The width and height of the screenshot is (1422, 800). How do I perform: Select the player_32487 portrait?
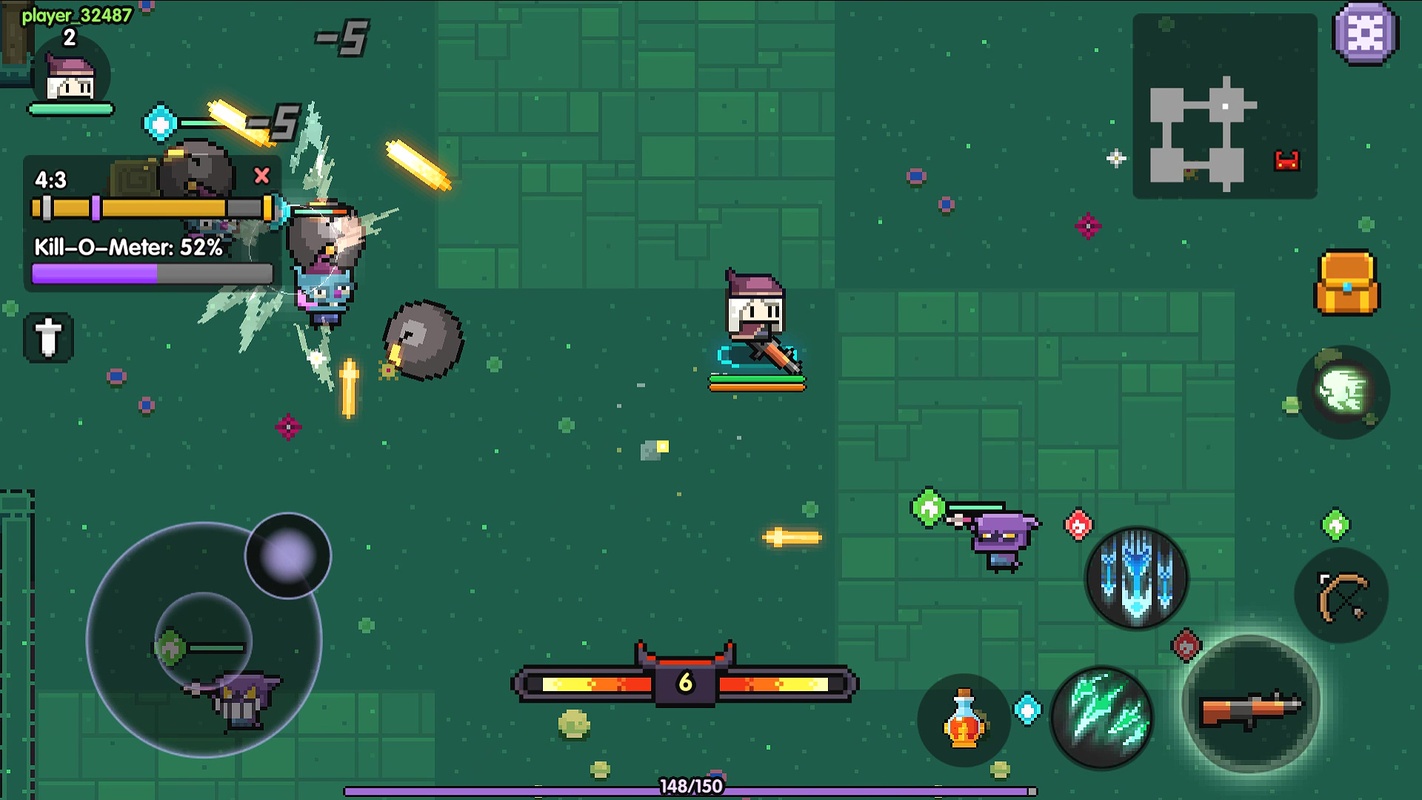point(70,78)
